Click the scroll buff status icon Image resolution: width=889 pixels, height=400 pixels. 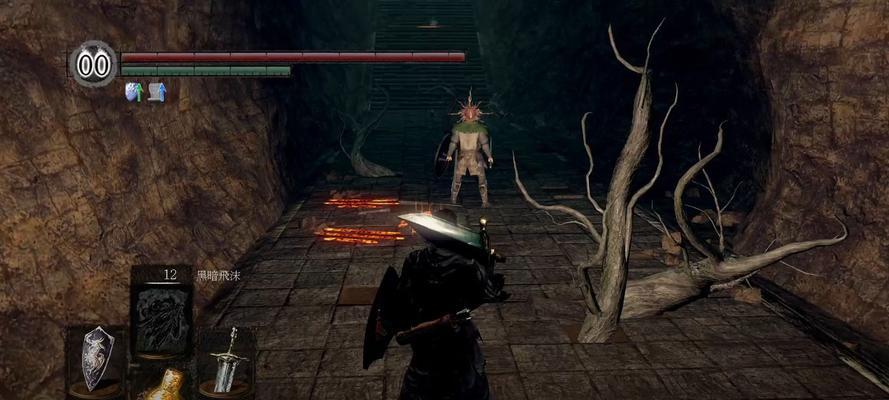[x=157, y=92]
